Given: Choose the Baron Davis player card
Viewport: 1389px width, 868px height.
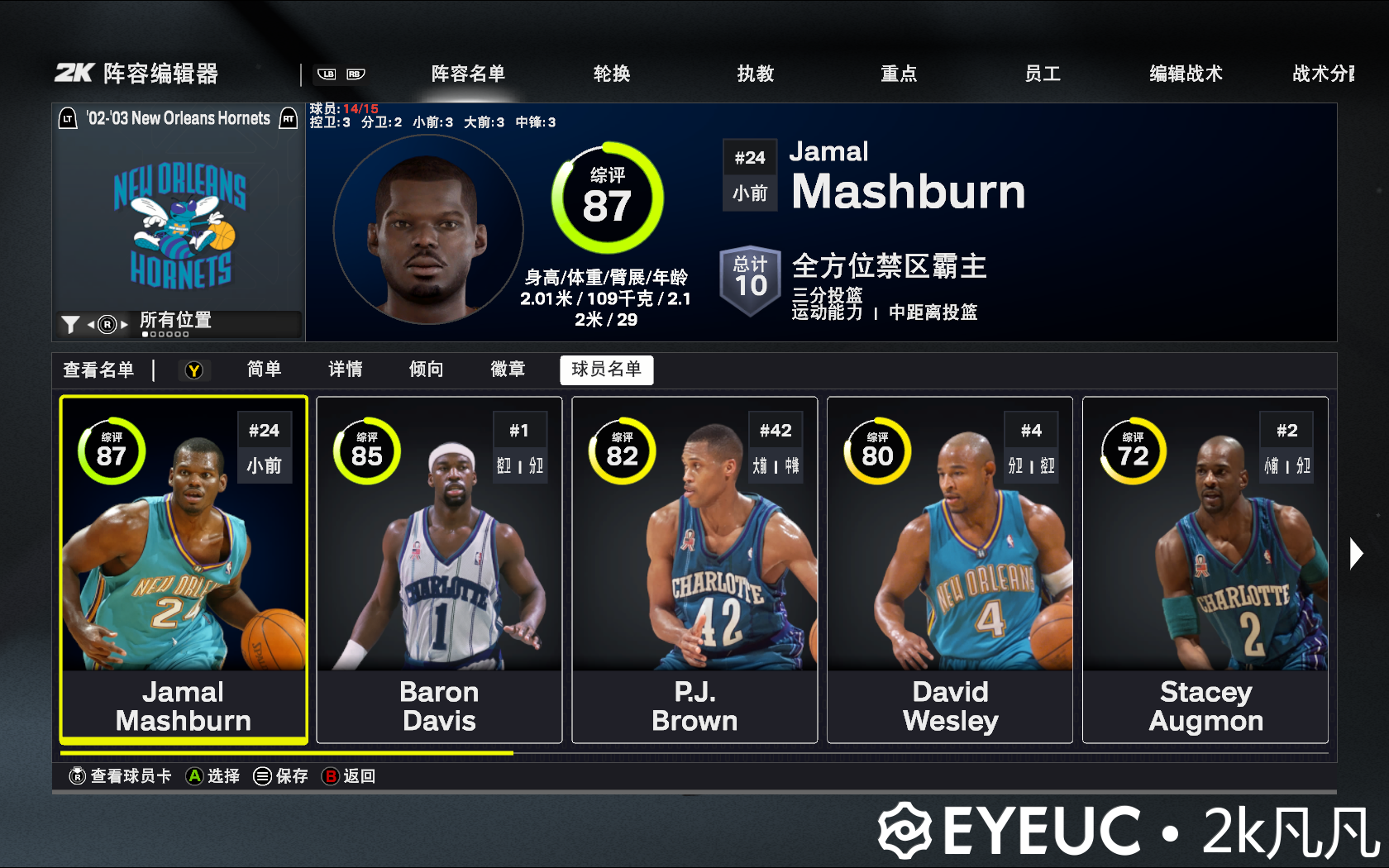Looking at the screenshot, I should [439, 570].
